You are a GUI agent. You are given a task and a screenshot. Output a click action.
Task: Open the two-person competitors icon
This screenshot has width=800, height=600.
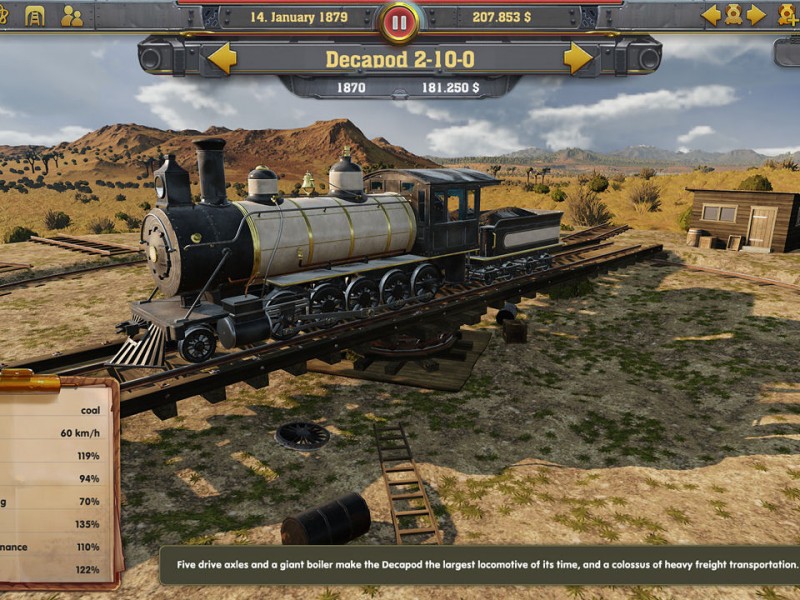pos(72,15)
